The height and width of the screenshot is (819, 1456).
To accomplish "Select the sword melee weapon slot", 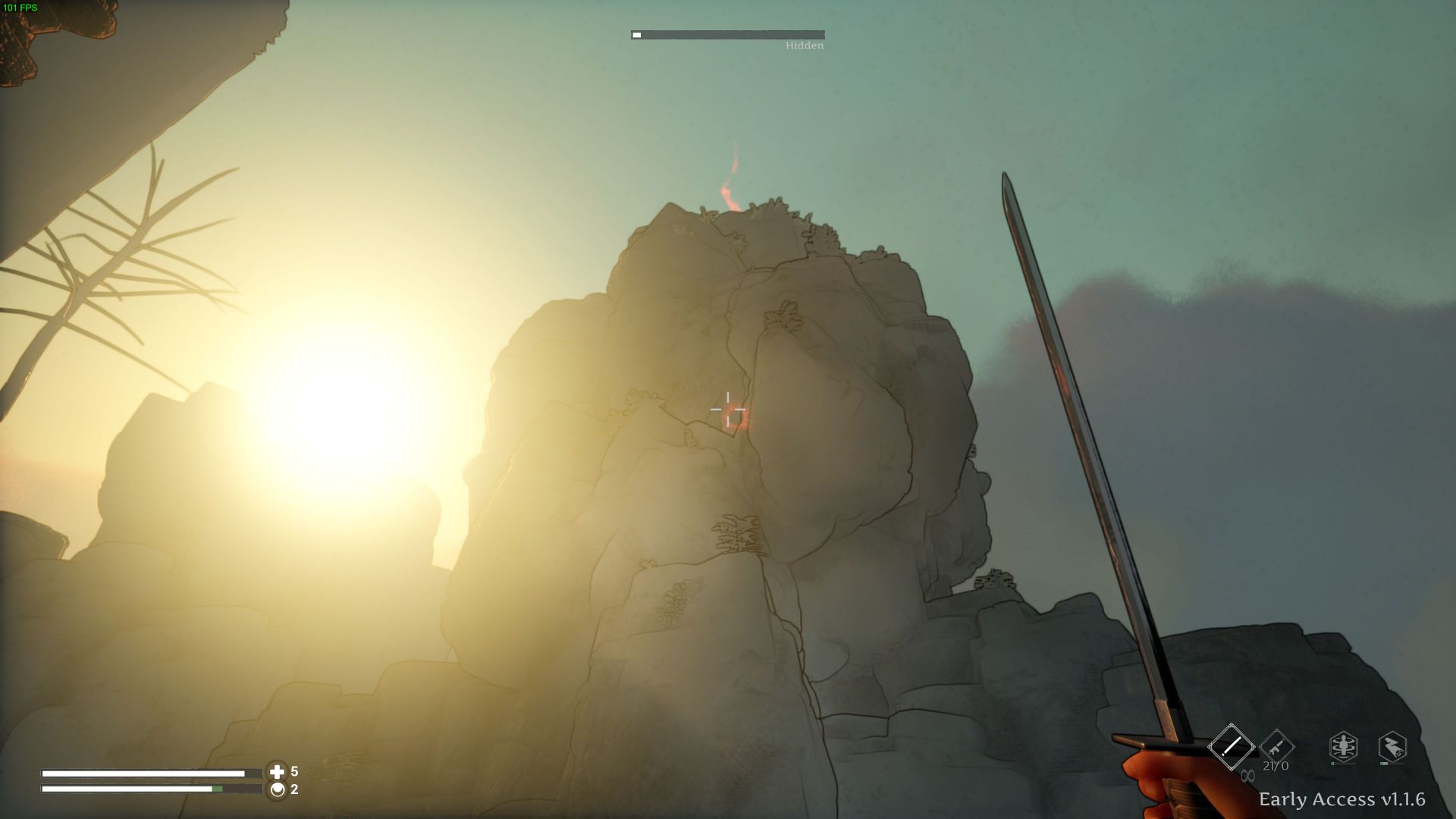I will click(1231, 746).
